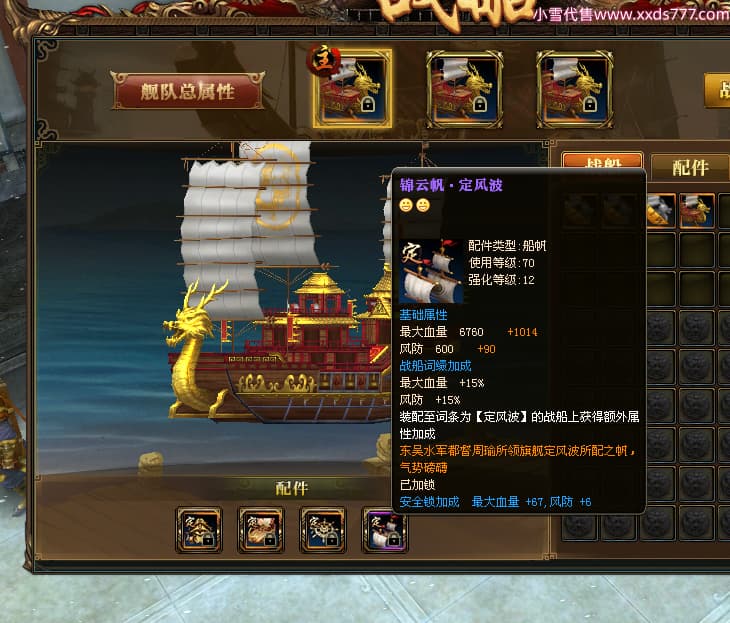Pick the silver and gold inventory item
730x623 pixels.
tap(659, 211)
